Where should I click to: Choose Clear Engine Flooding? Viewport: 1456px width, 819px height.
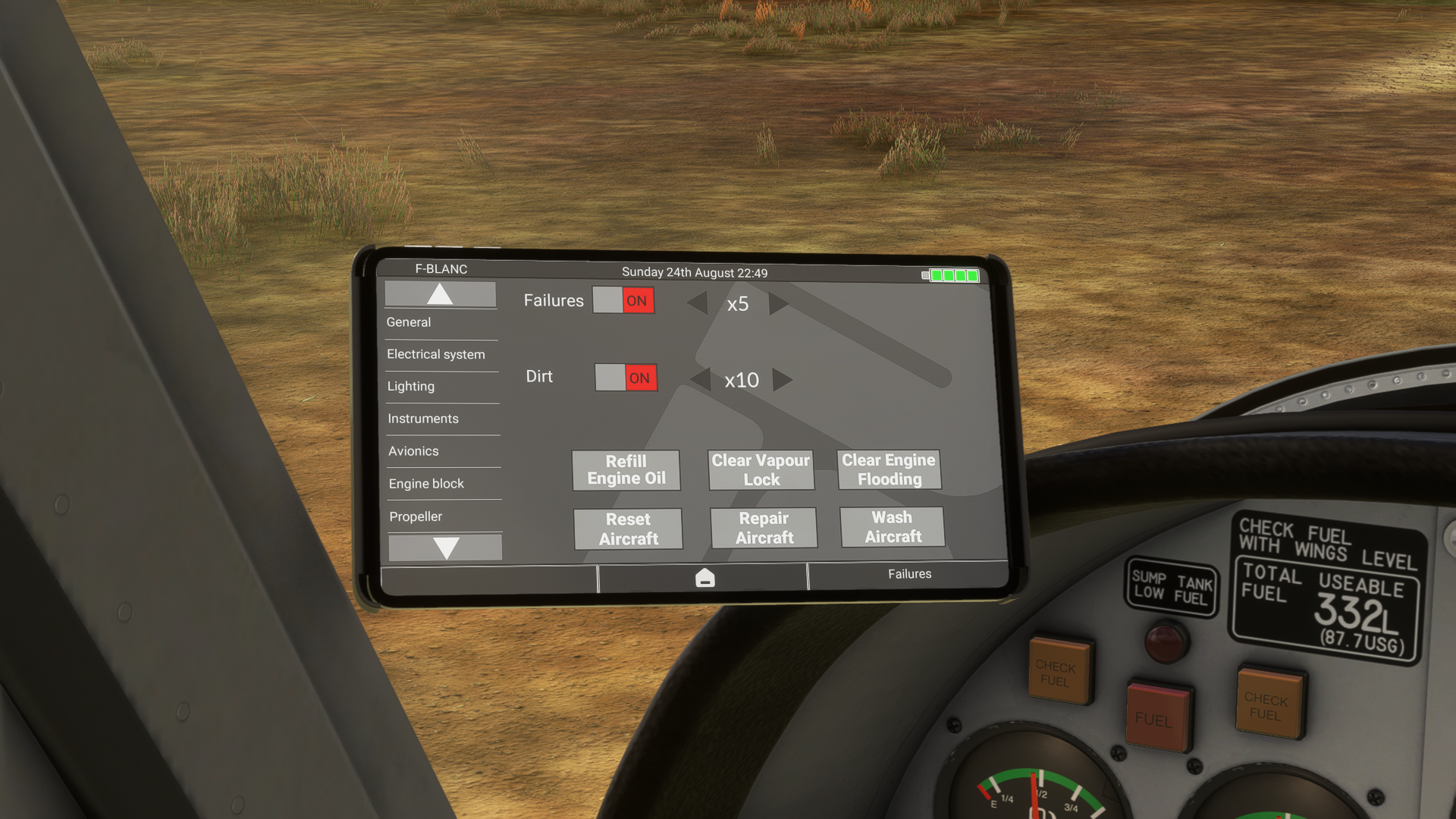(889, 469)
